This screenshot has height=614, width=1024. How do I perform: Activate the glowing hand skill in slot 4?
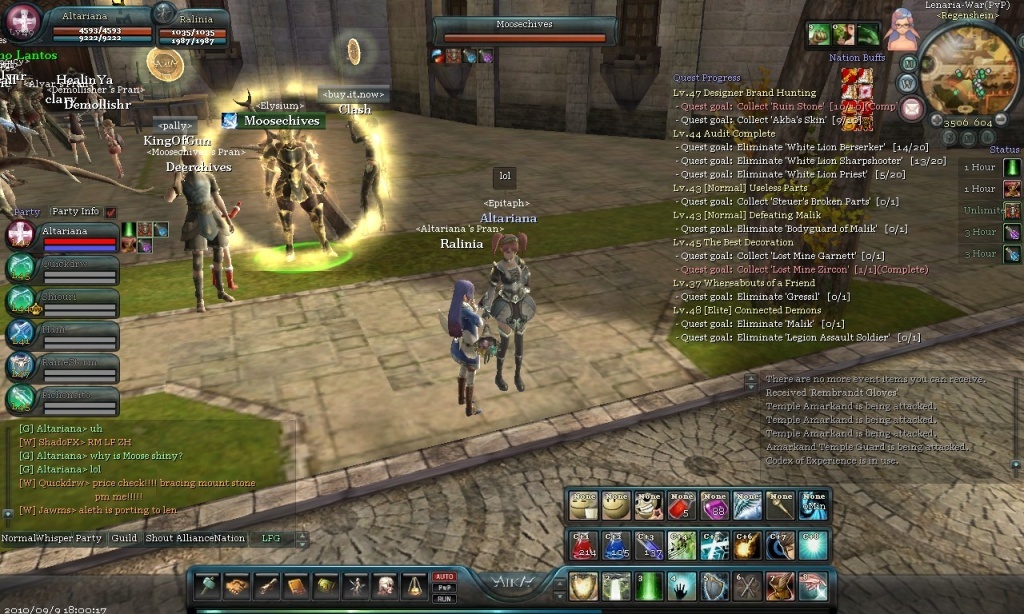pos(681,586)
